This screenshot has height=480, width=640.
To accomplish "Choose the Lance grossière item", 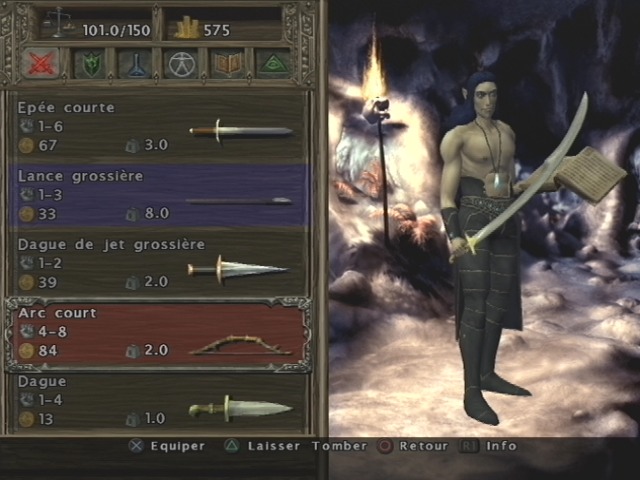I will coord(160,195).
